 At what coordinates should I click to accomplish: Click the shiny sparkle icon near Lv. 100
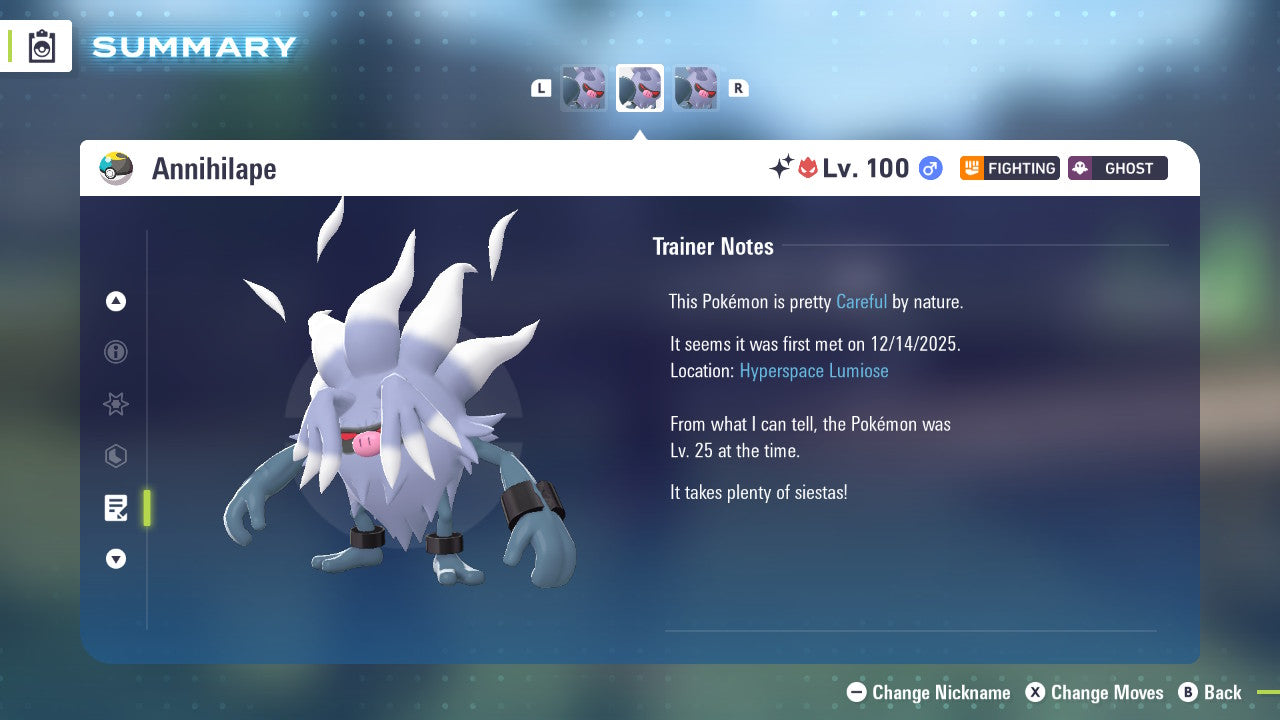point(786,168)
